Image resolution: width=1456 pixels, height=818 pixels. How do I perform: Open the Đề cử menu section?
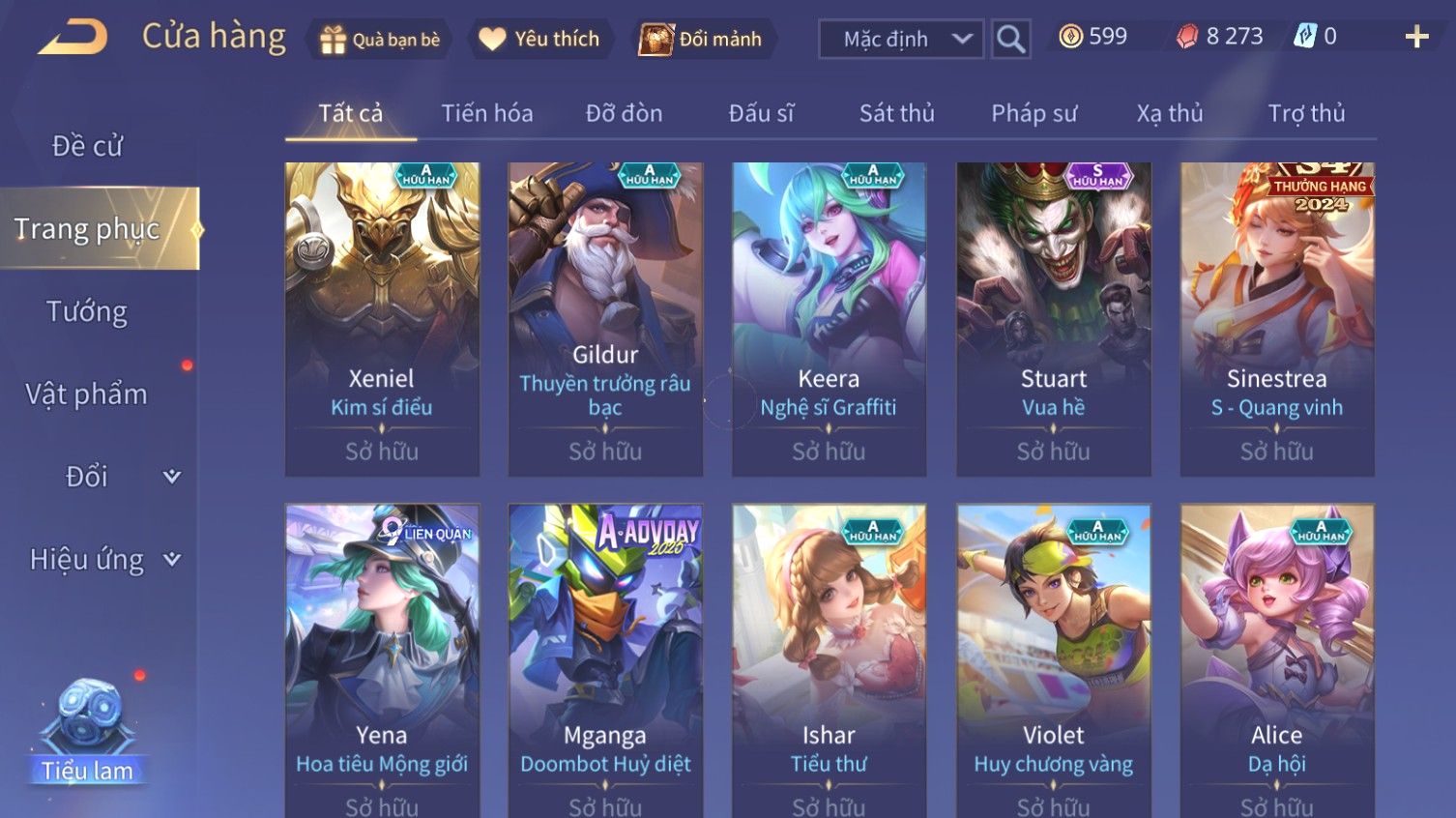87,146
